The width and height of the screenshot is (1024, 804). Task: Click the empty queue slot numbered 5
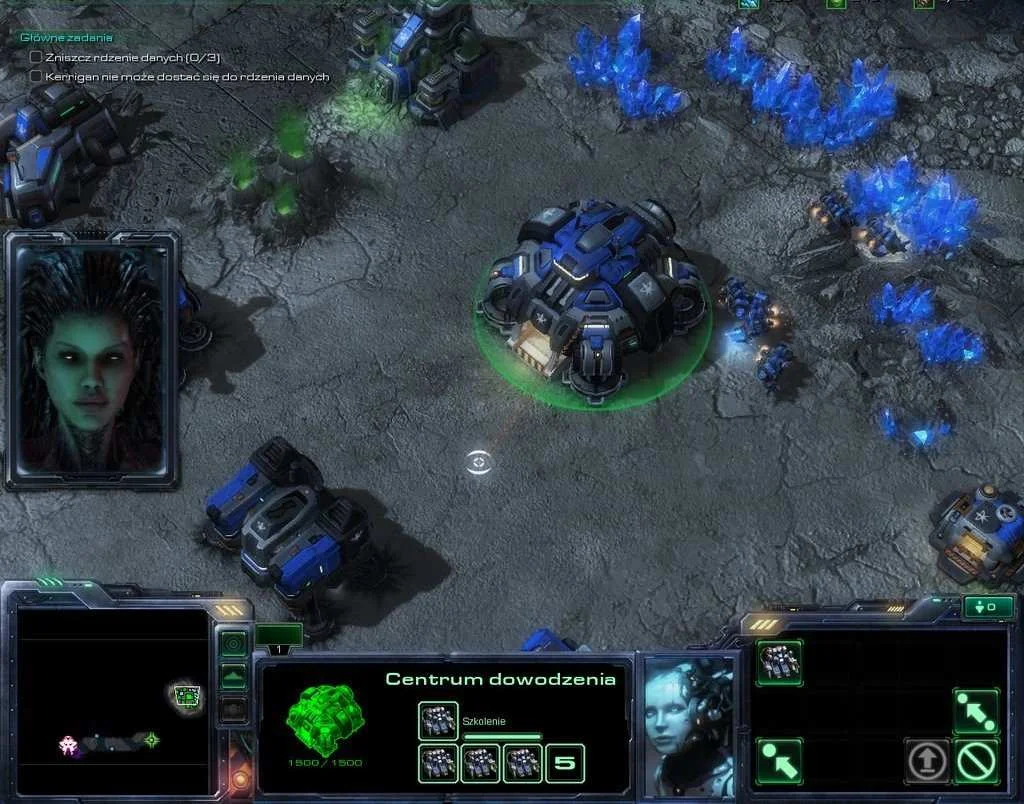pos(565,764)
